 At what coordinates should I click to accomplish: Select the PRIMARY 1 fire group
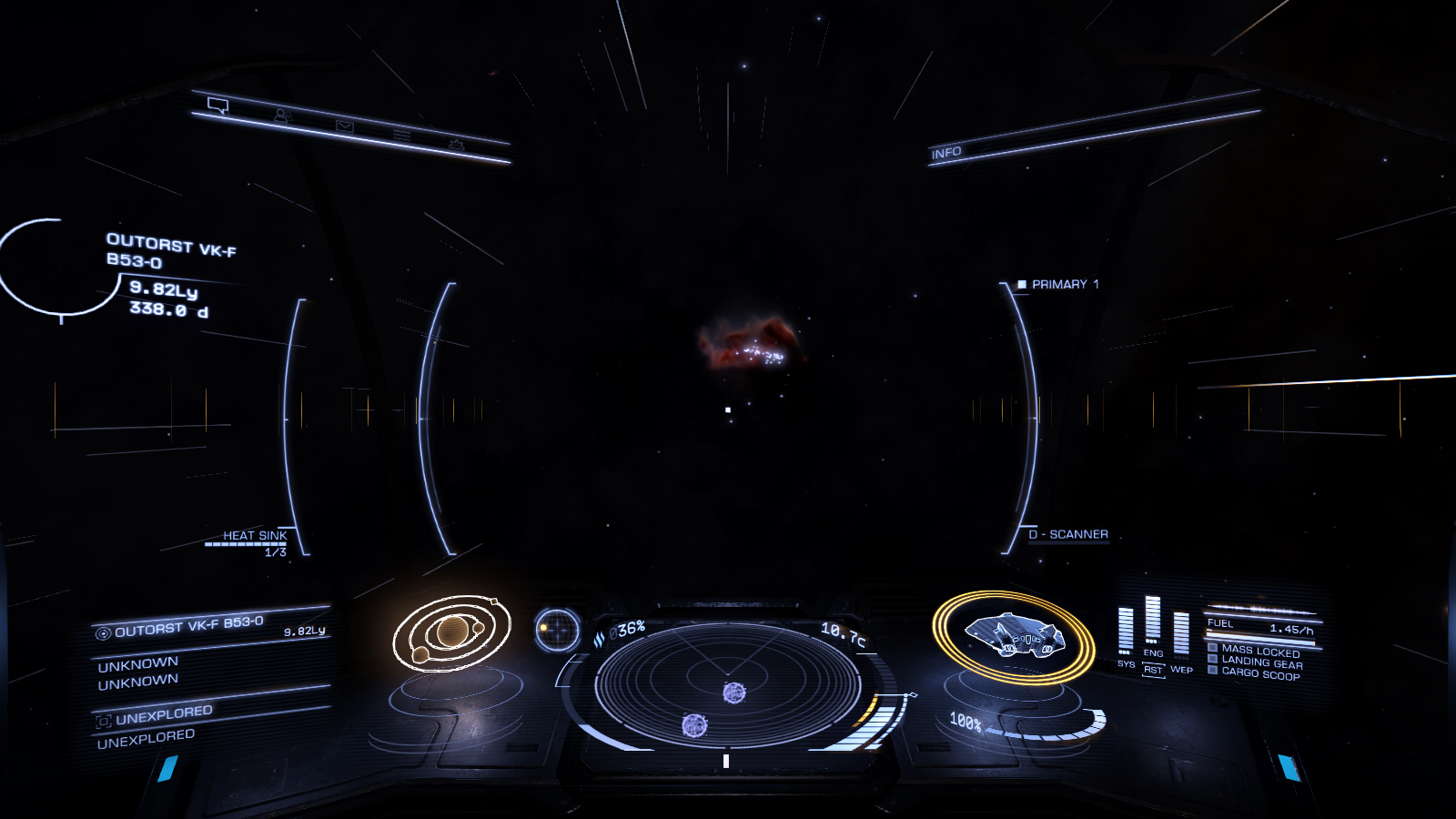click(x=1065, y=285)
